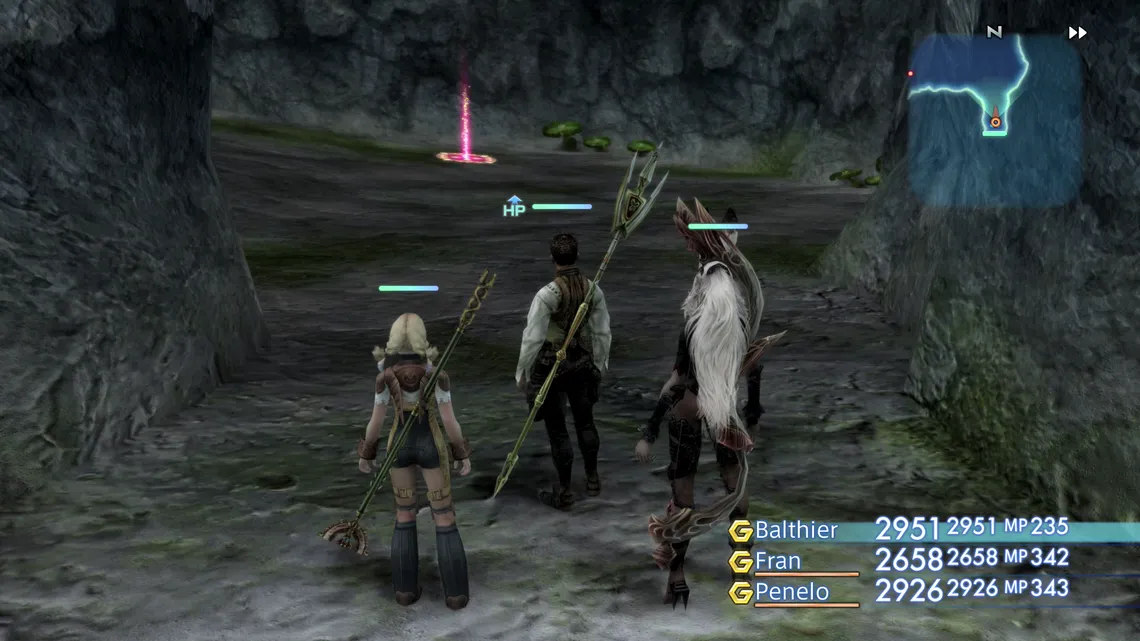The image size is (1140, 641).
Task: Toggle Balthier's gambit icon
Action: (x=740, y=531)
